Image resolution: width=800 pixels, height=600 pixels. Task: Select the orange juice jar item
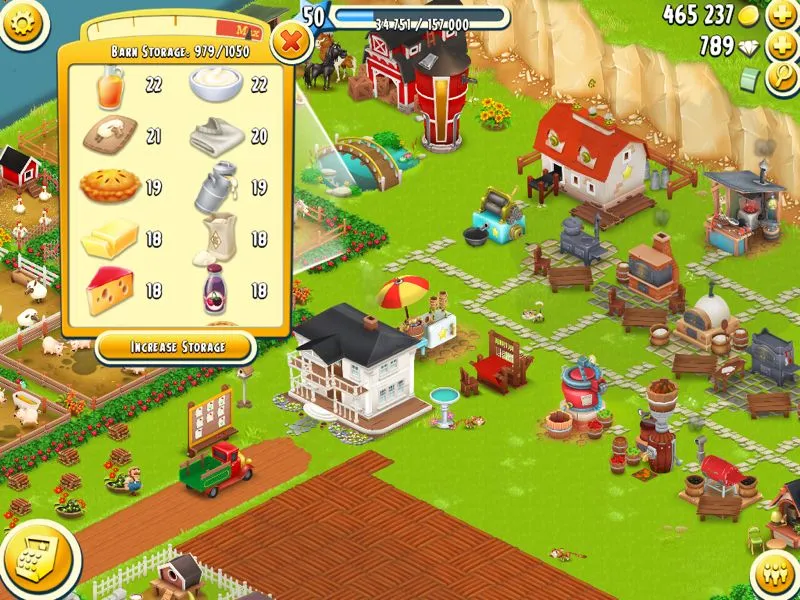click(x=110, y=88)
